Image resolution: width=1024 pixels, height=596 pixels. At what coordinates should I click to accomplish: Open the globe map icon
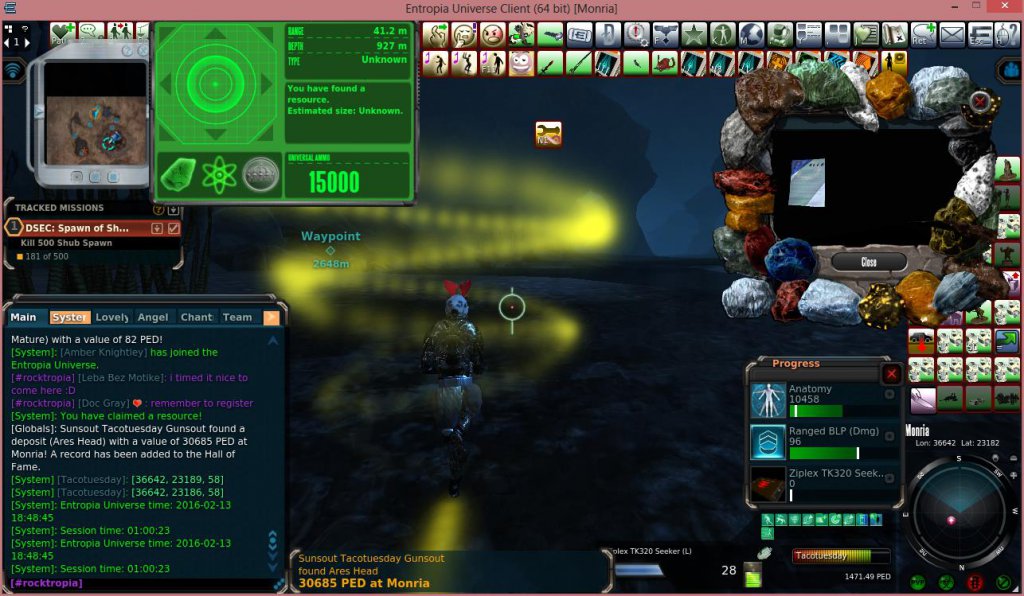(751, 35)
